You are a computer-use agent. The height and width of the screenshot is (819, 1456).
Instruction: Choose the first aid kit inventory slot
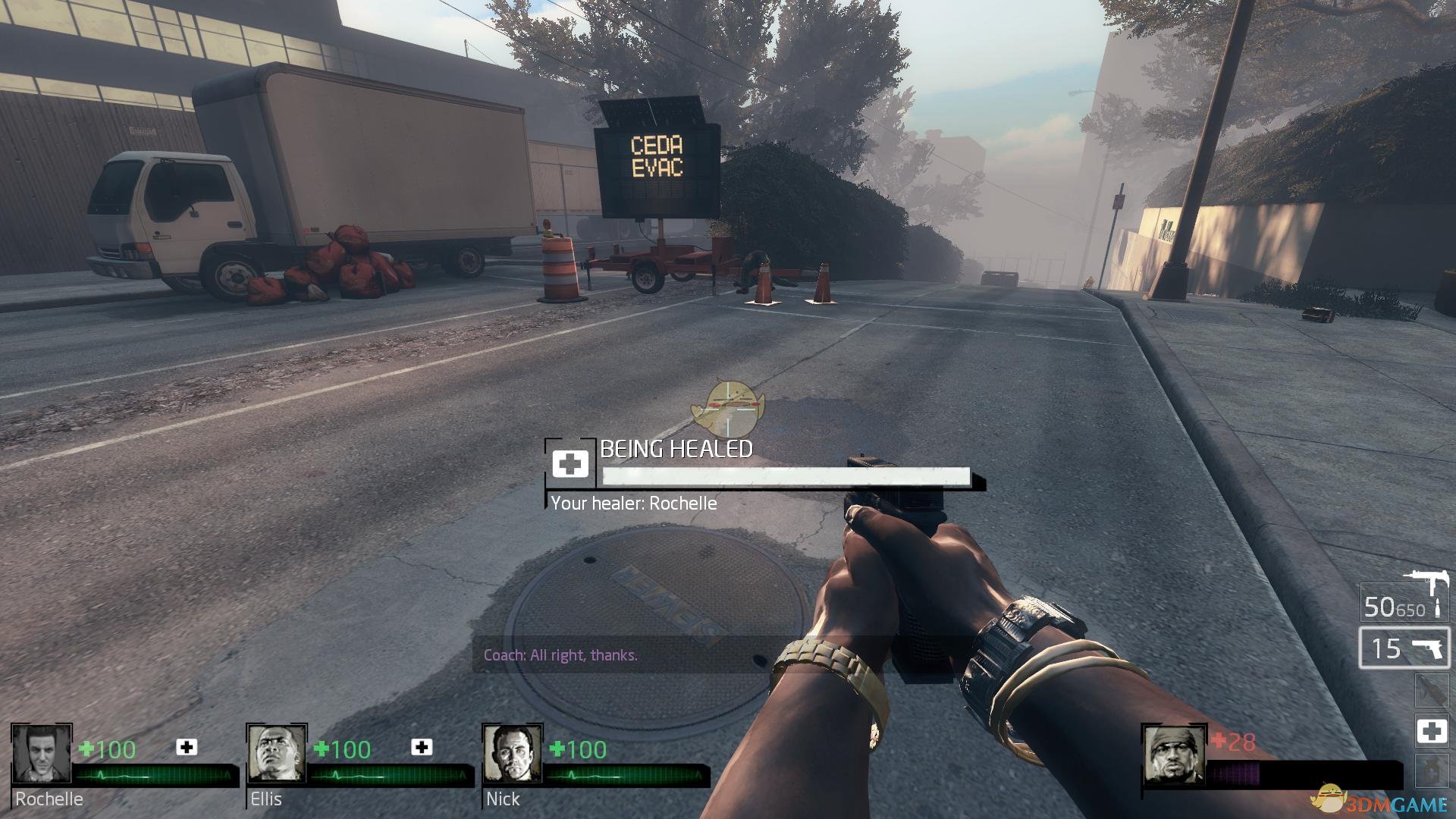tap(1431, 731)
